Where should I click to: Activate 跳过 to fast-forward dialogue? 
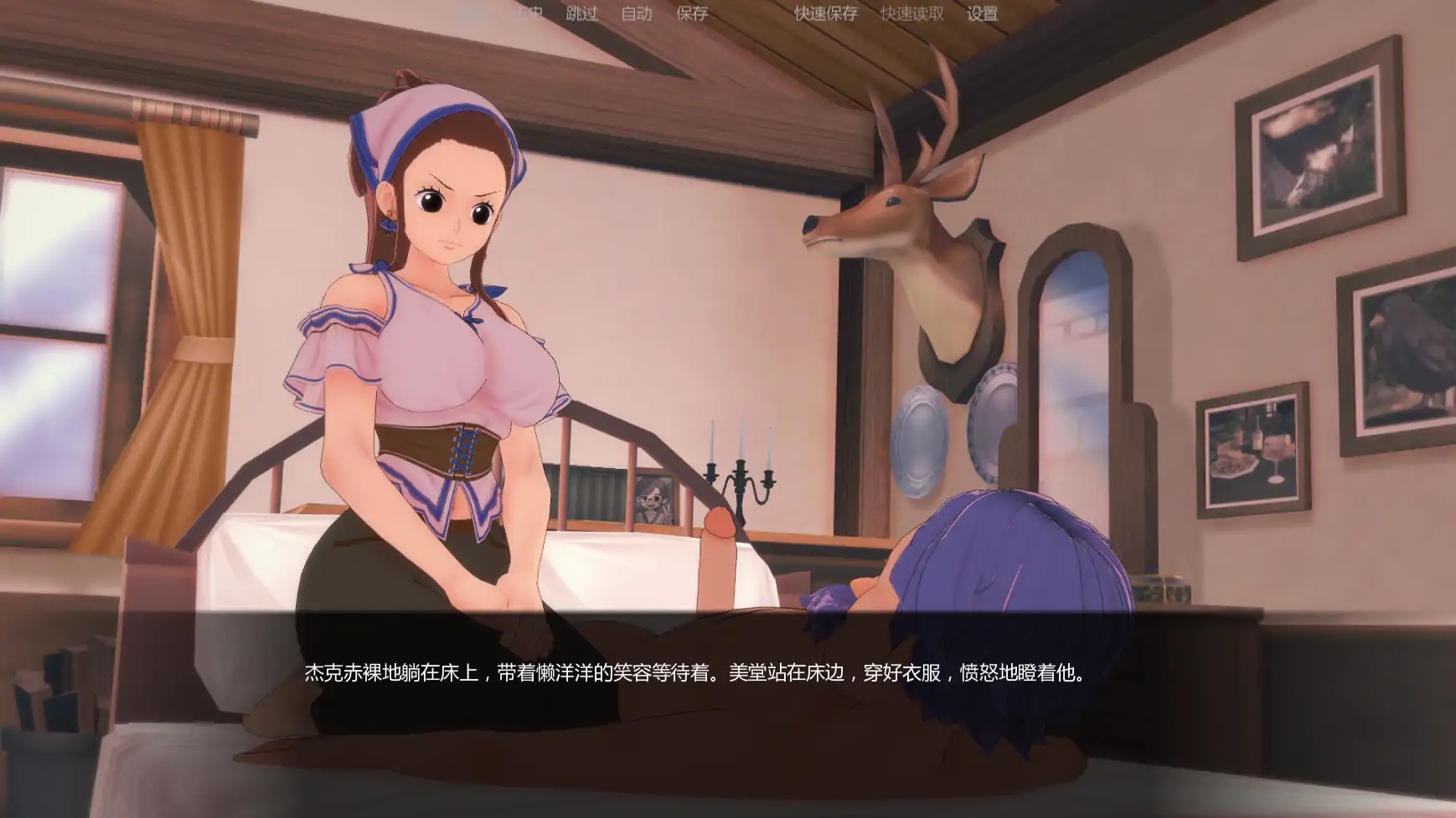582,14
